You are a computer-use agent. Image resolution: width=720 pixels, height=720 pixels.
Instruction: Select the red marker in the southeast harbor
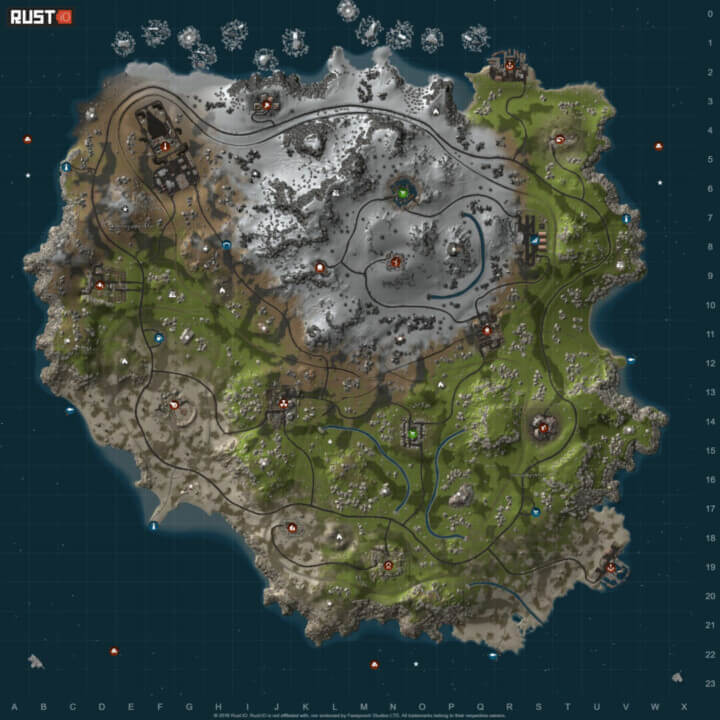pyautogui.click(x=610, y=567)
